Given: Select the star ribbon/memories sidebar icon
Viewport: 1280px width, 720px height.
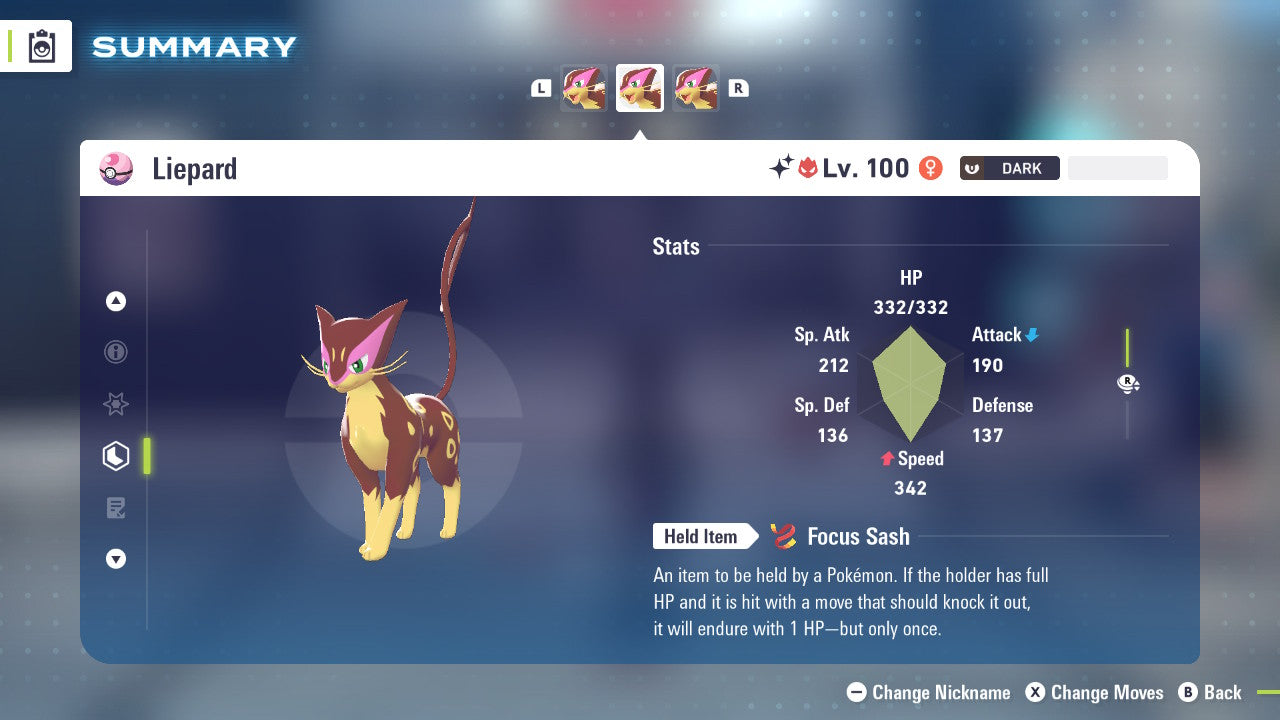Looking at the screenshot, I should pyautogui.click(x=116, y=404).
